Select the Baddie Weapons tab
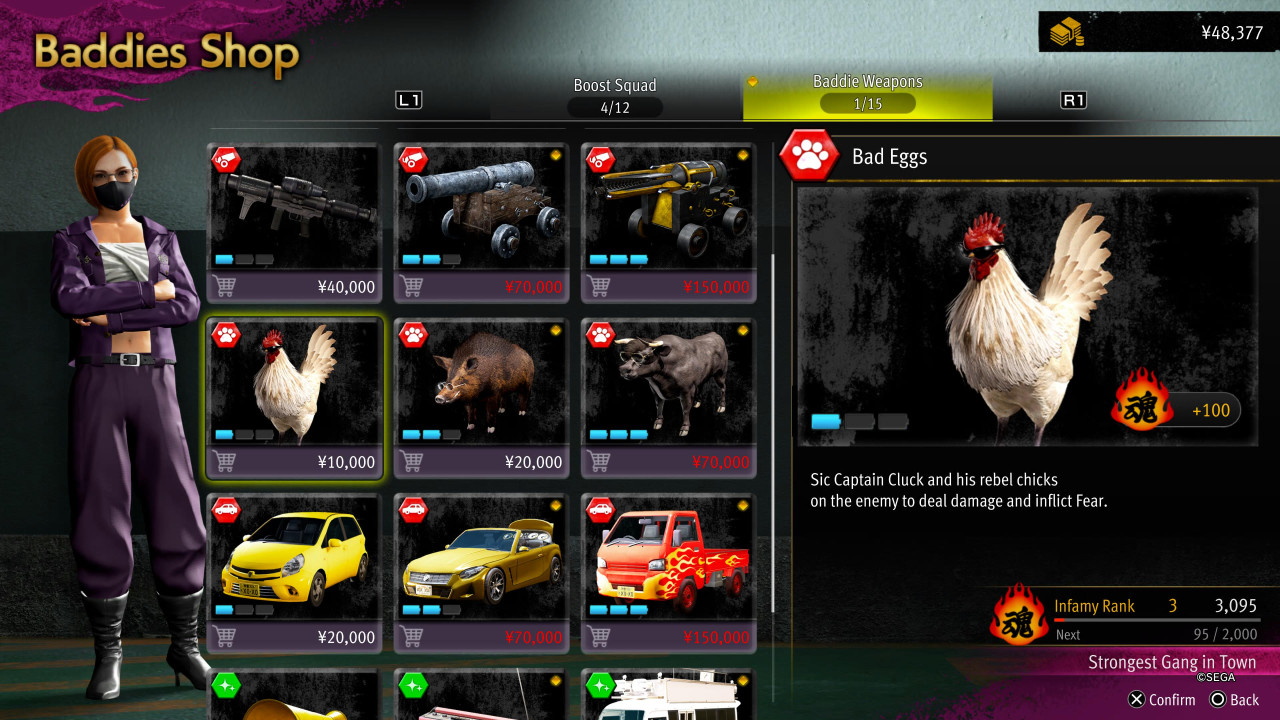Screen dimensions: 1280x720 (867, 96)
